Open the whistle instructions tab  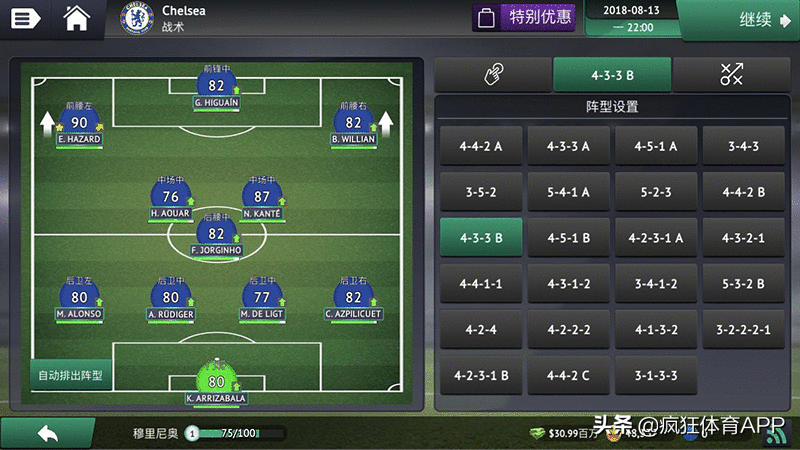click(492, 75)
